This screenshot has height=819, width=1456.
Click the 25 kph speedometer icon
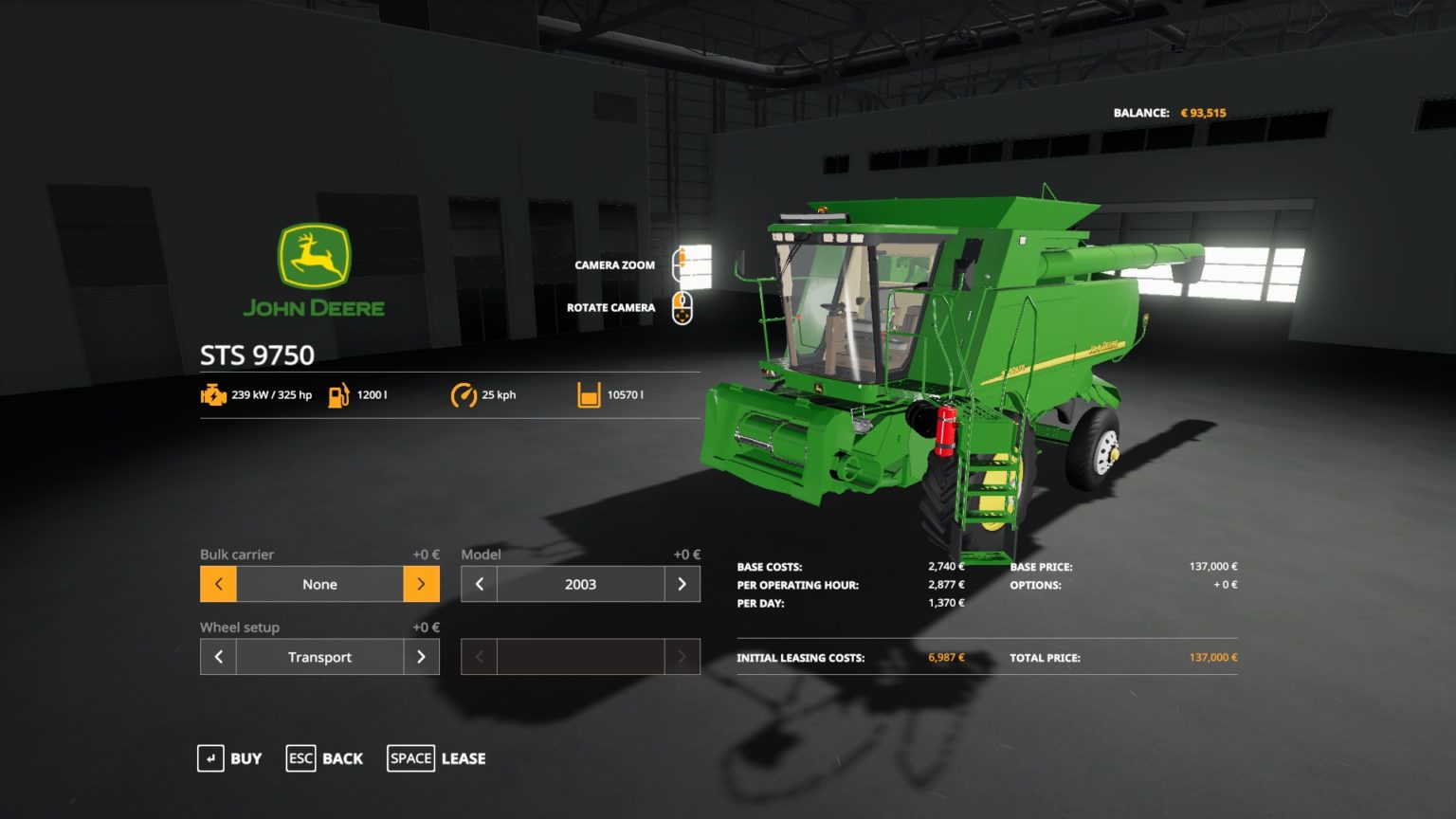(x=464, y=394)
